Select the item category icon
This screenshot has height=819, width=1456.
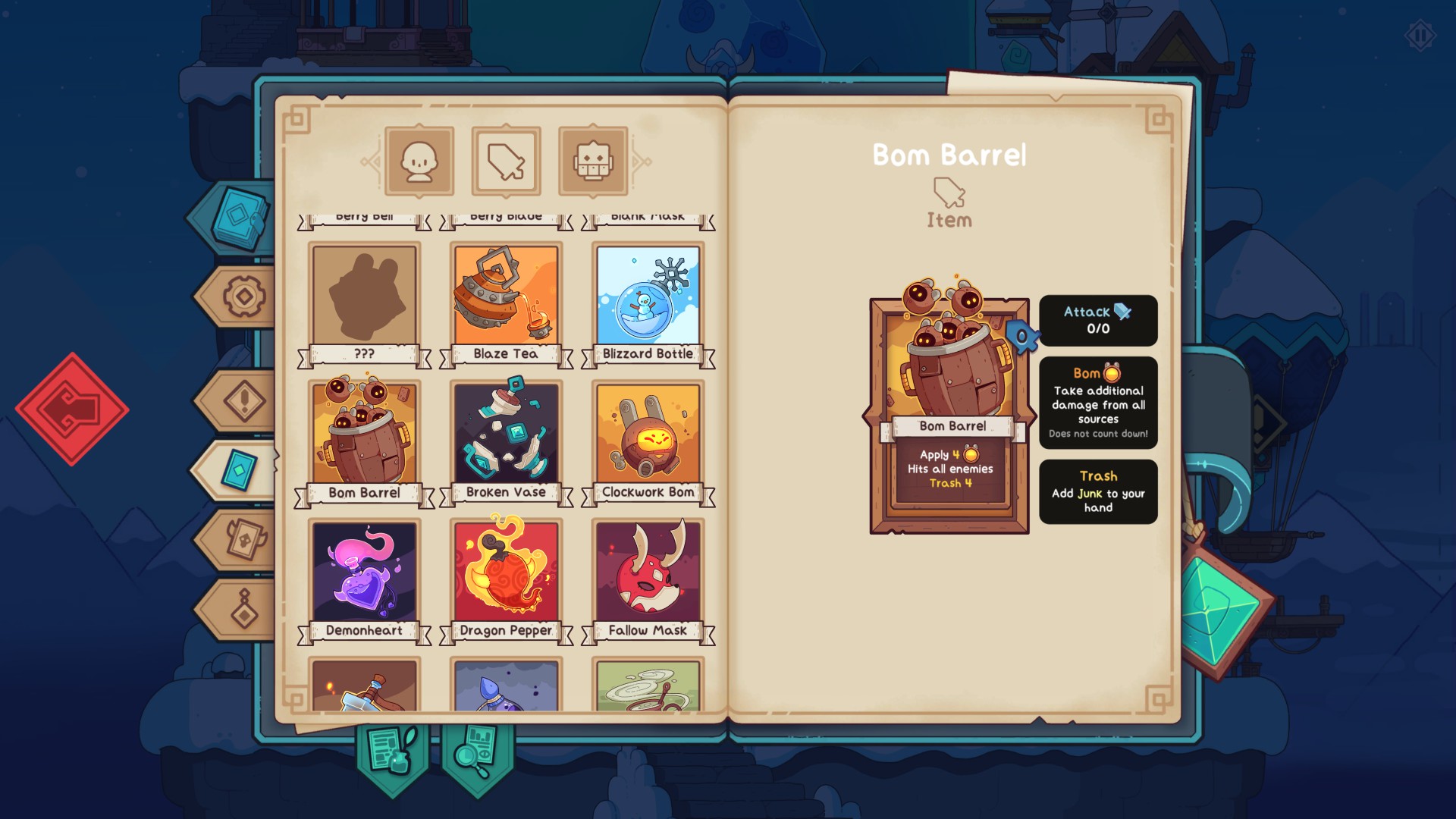(x=507, y=161)
